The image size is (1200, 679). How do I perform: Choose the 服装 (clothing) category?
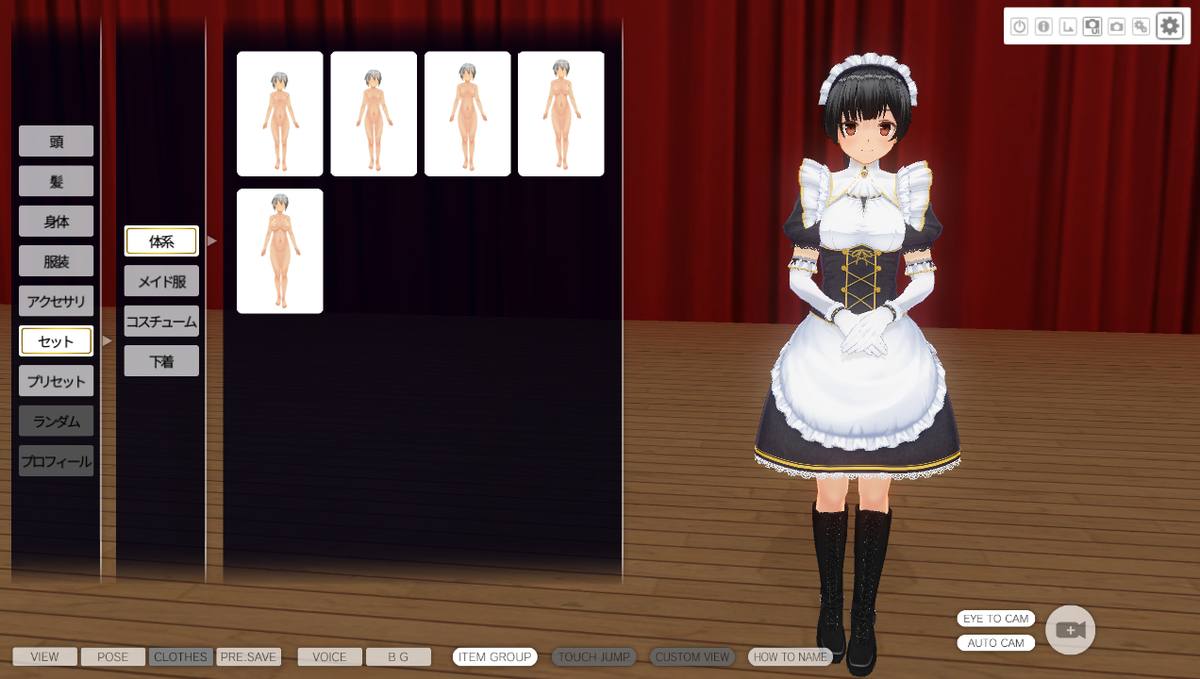pos(56,261)
